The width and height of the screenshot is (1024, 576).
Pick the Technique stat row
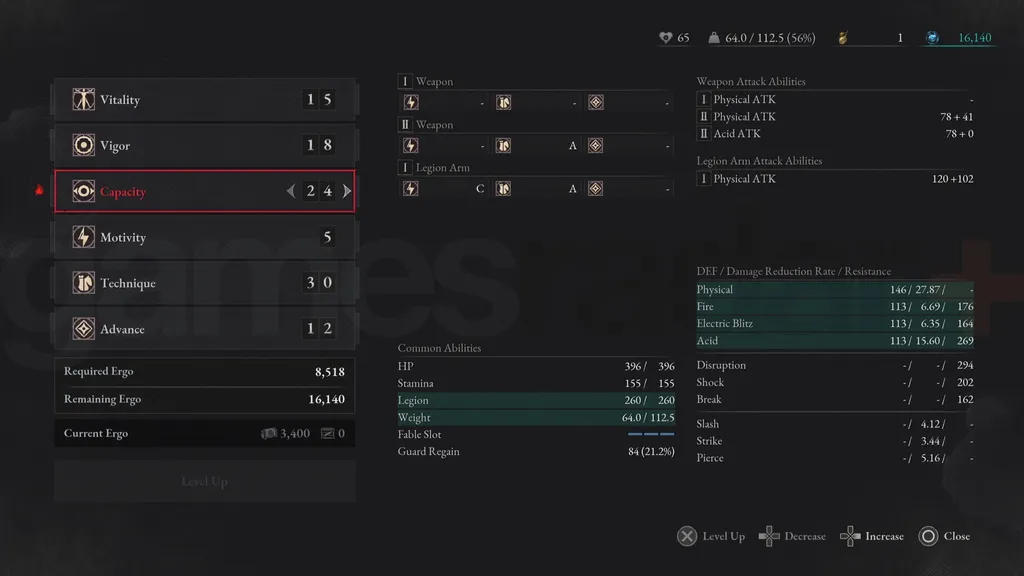(x=204, y=284)
